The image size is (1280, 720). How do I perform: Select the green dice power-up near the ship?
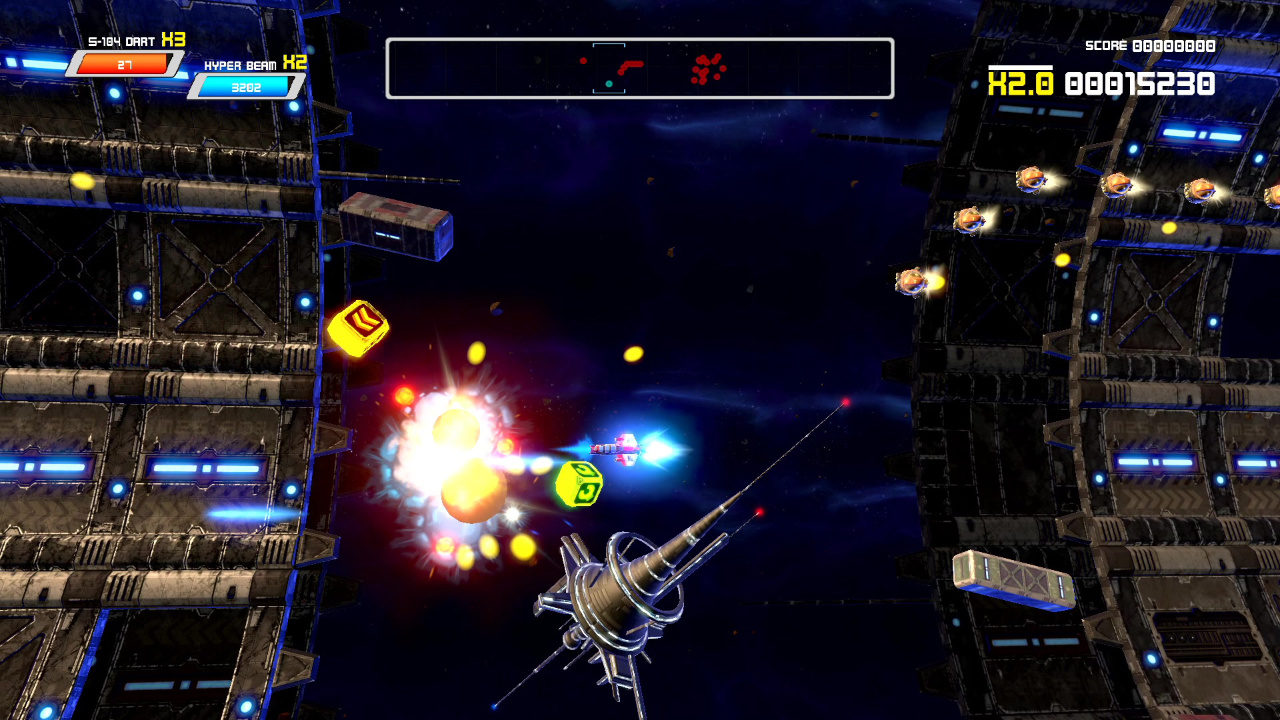coord(577,484)
